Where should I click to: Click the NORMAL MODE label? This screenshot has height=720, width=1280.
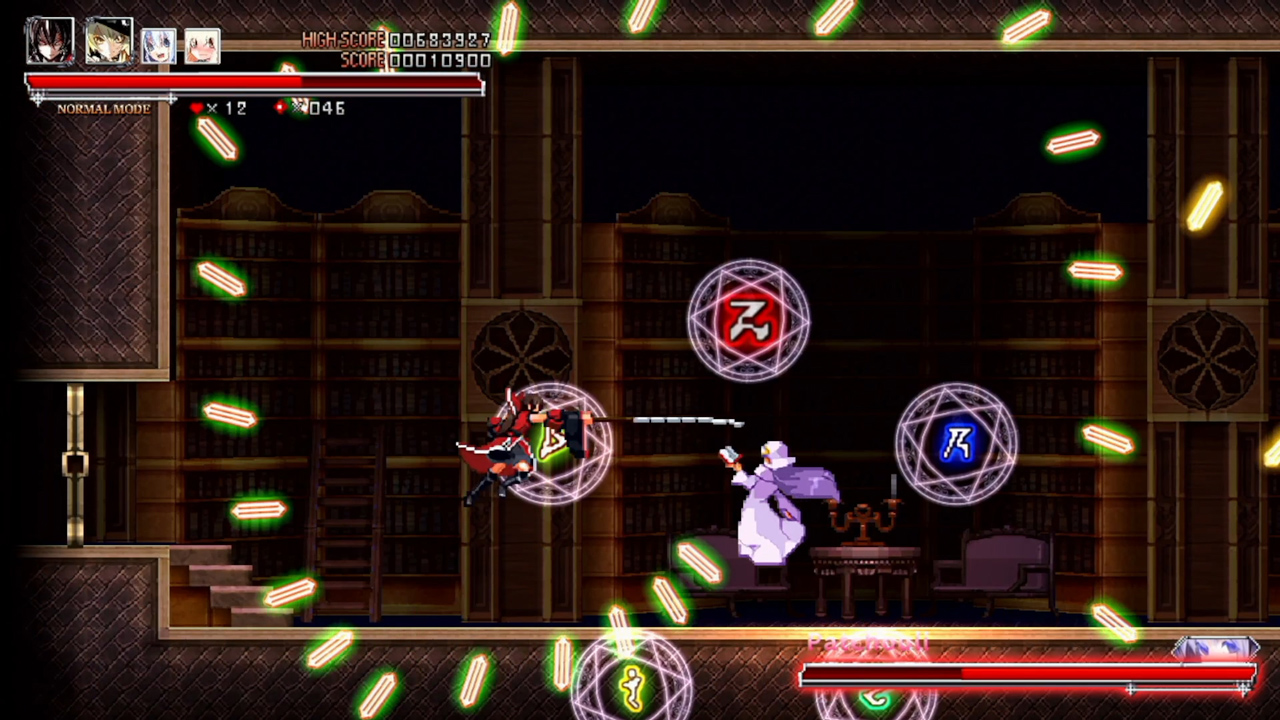point(103,108)
